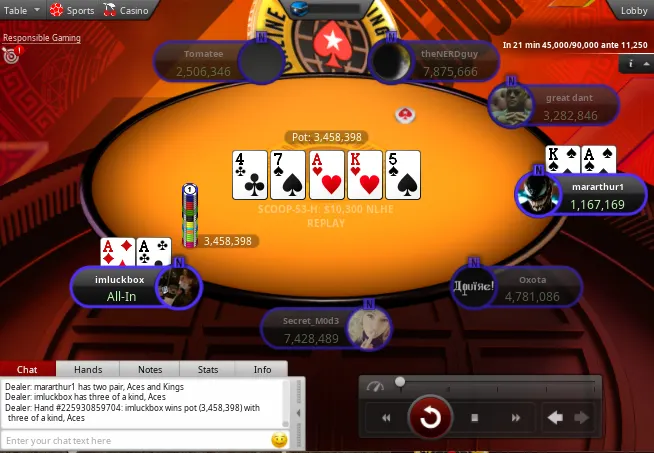This screenshot has width=654, height=453.
Task: Switch to the Hands tab
Action: pos(88,369)
